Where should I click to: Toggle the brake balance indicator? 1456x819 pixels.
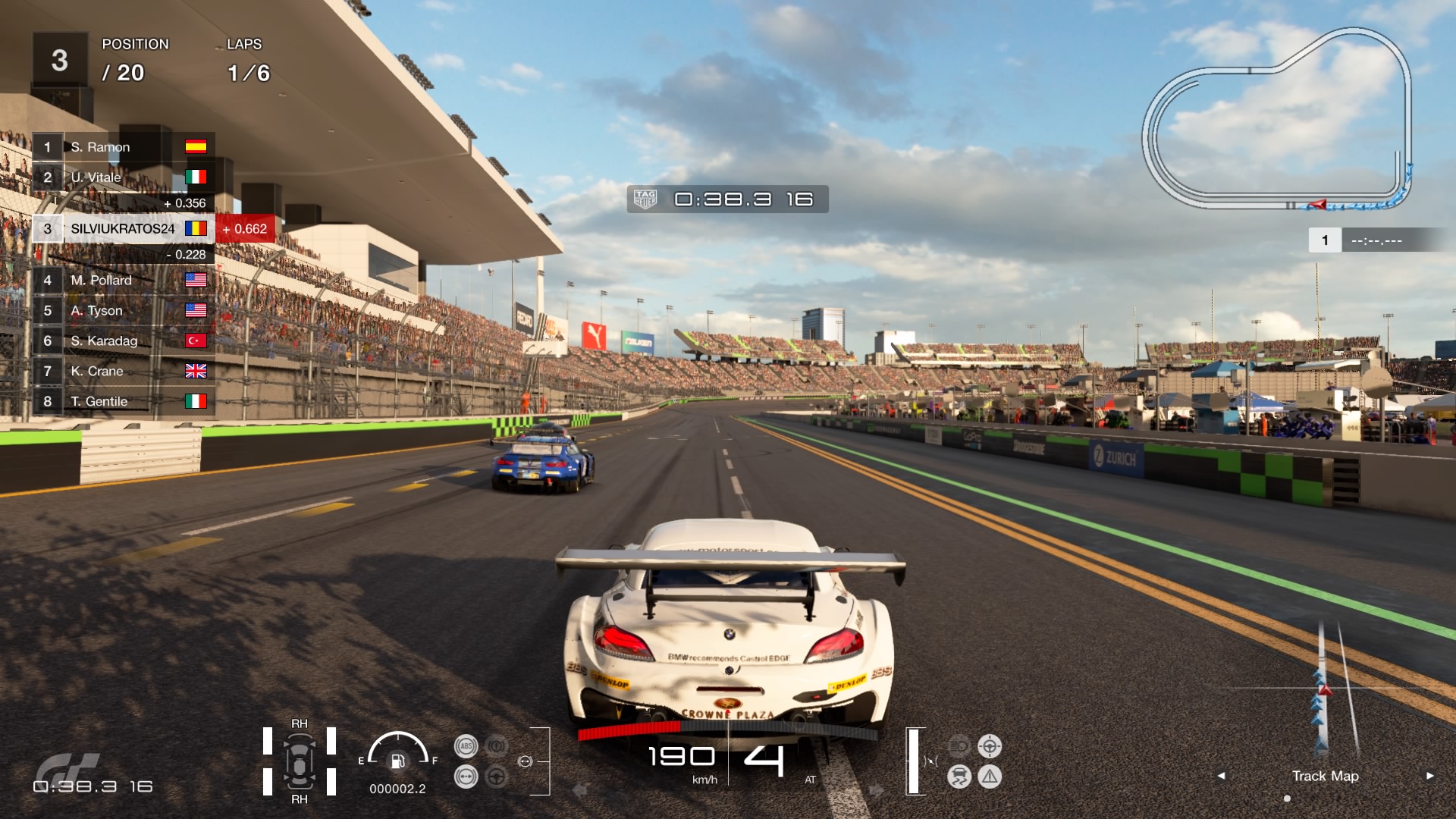coord(466,777)
